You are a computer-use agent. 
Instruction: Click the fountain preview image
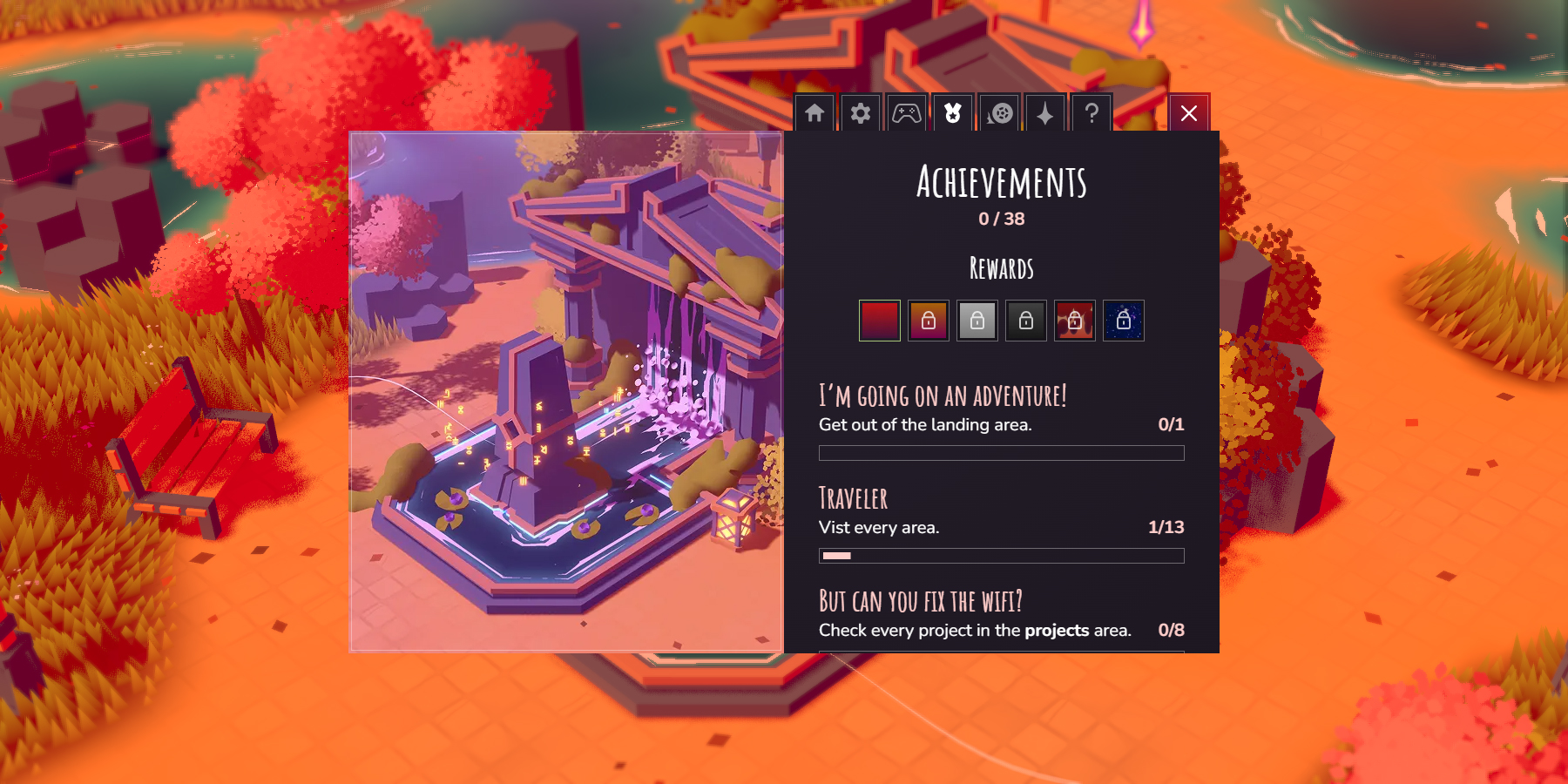566,392
